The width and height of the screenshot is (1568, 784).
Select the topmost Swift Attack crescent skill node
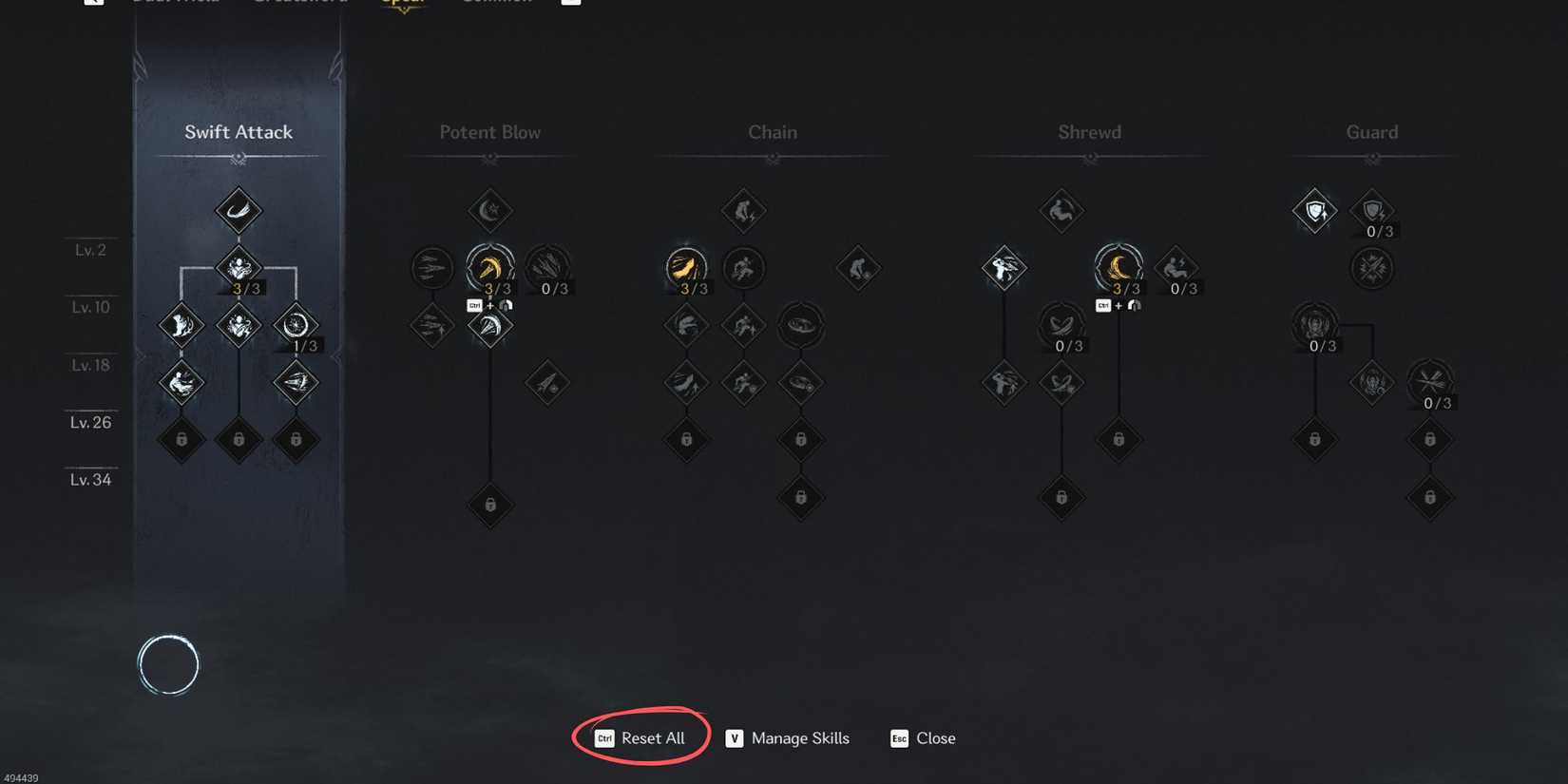point(238,210)
